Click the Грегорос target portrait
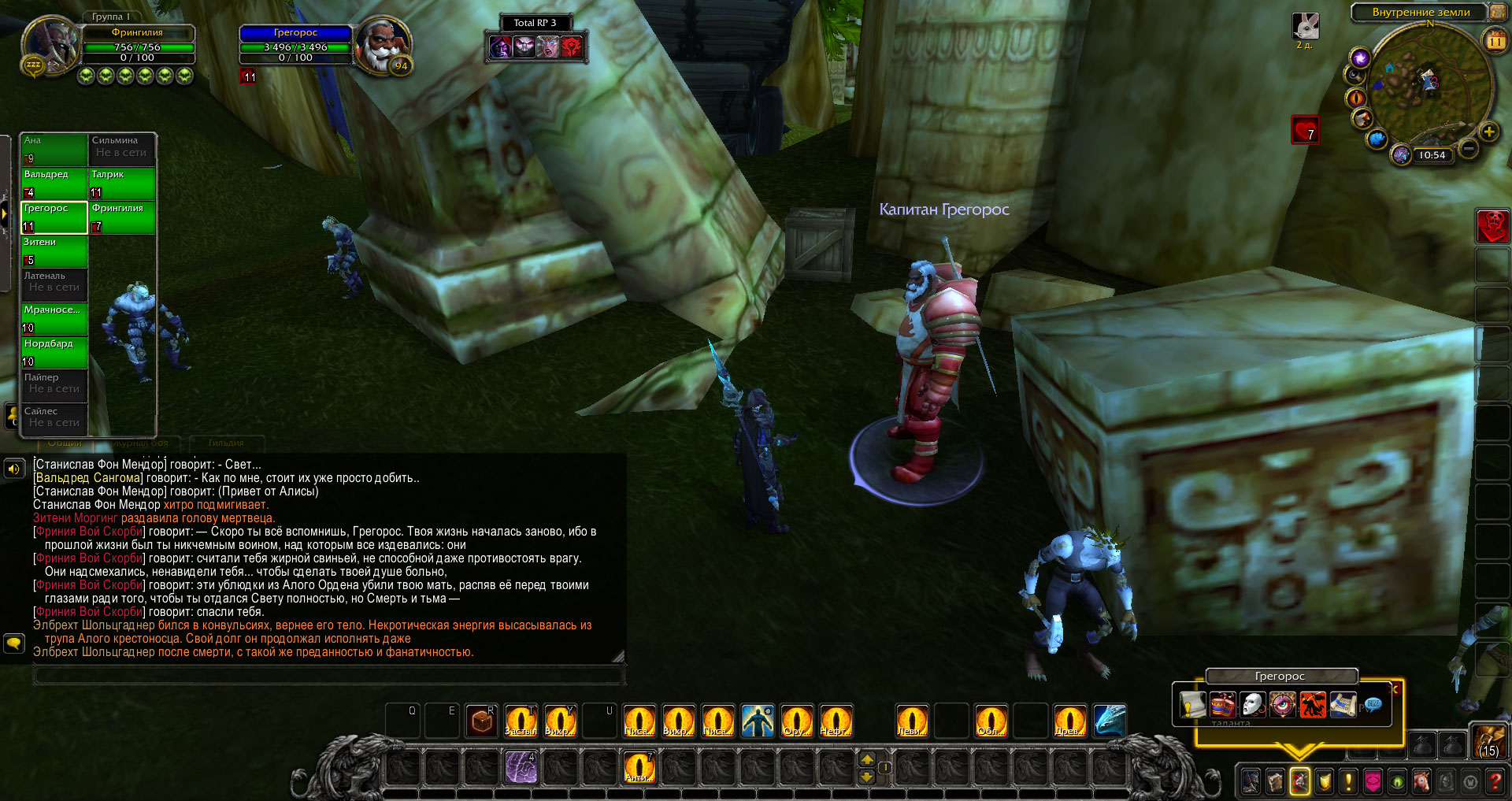The image size is (1512, 801). click(382, 46)
